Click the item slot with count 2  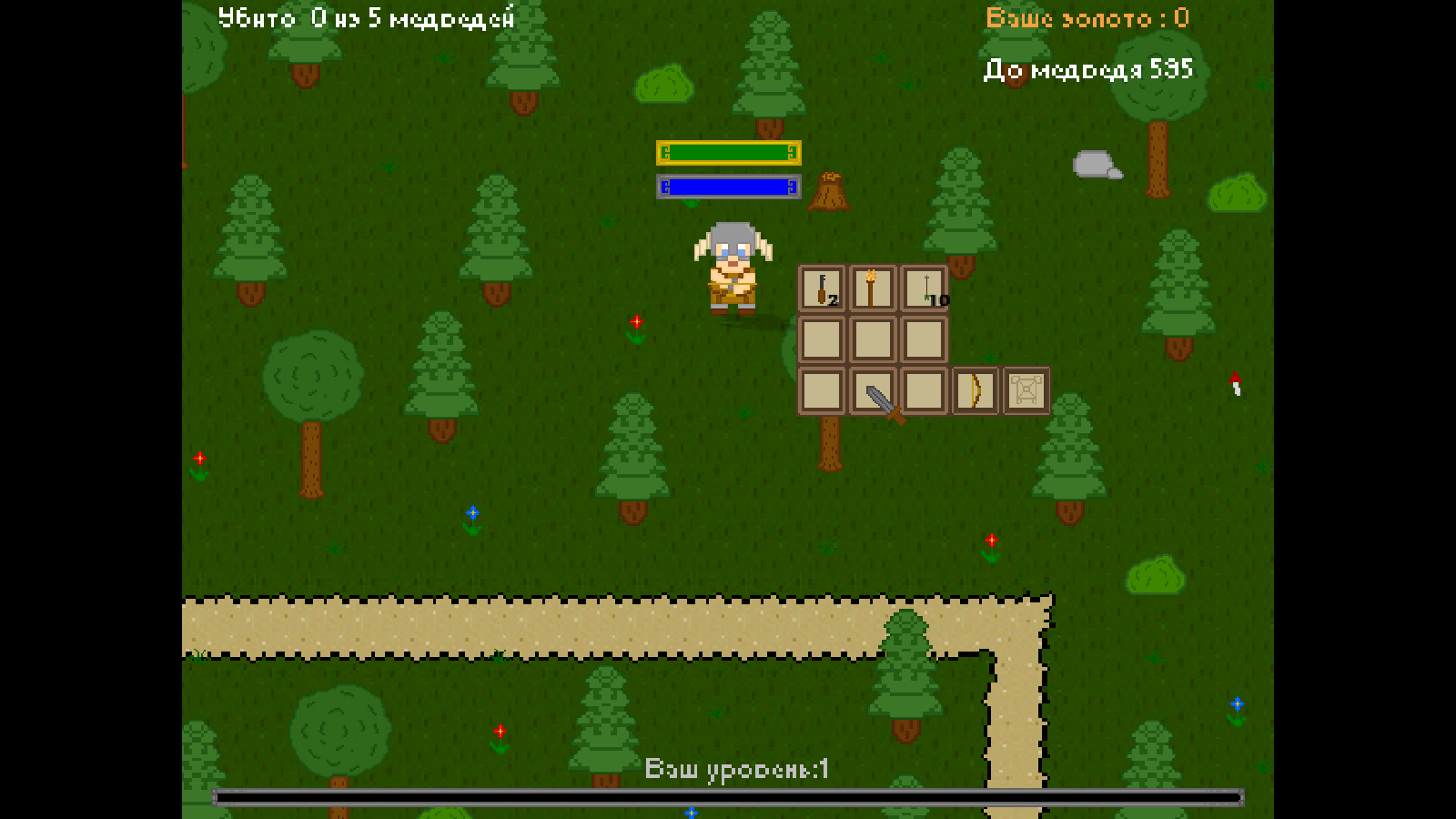822,288
